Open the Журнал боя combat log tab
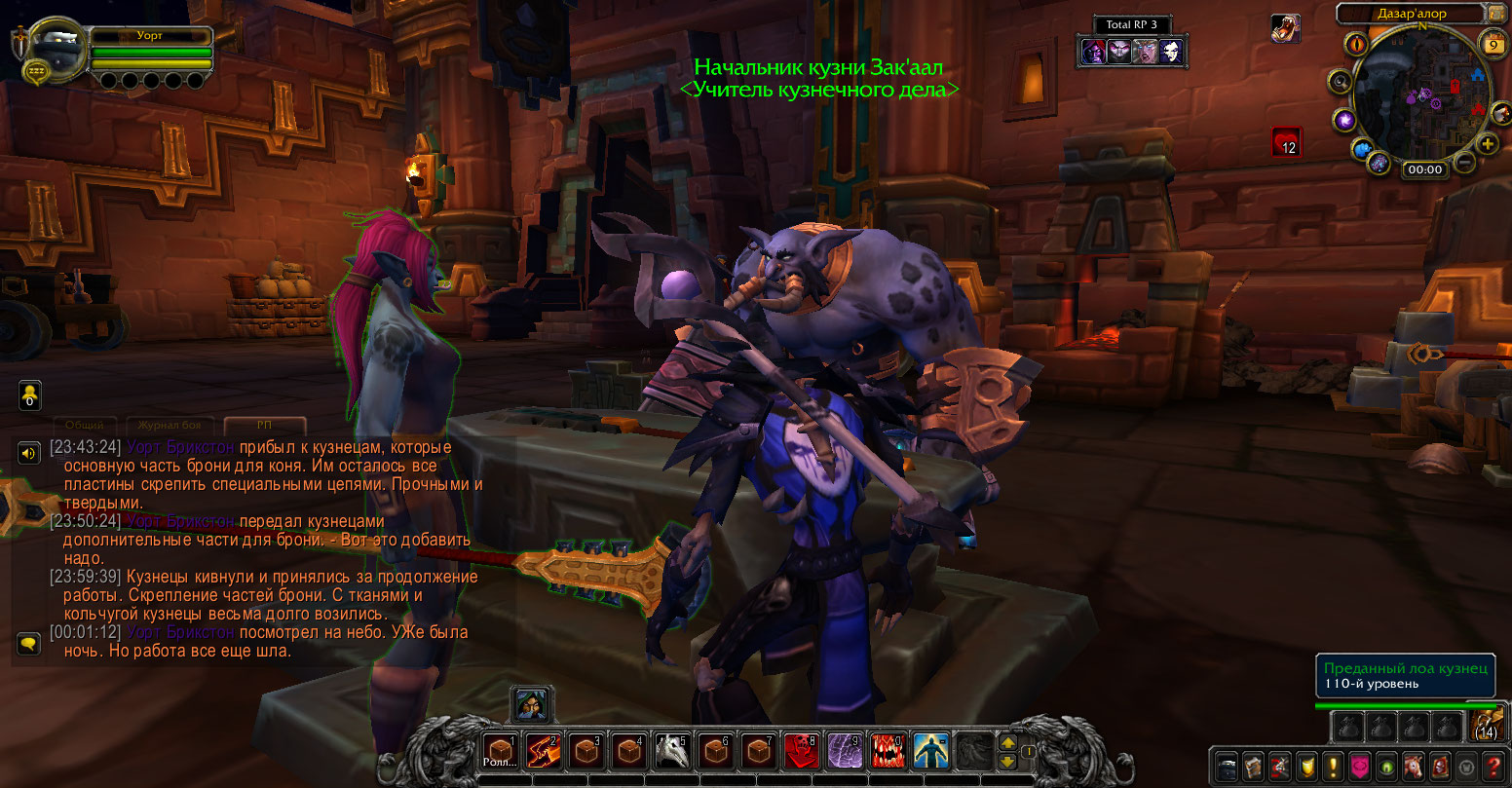Screen dimensions: 1512x788 [169, 426]
